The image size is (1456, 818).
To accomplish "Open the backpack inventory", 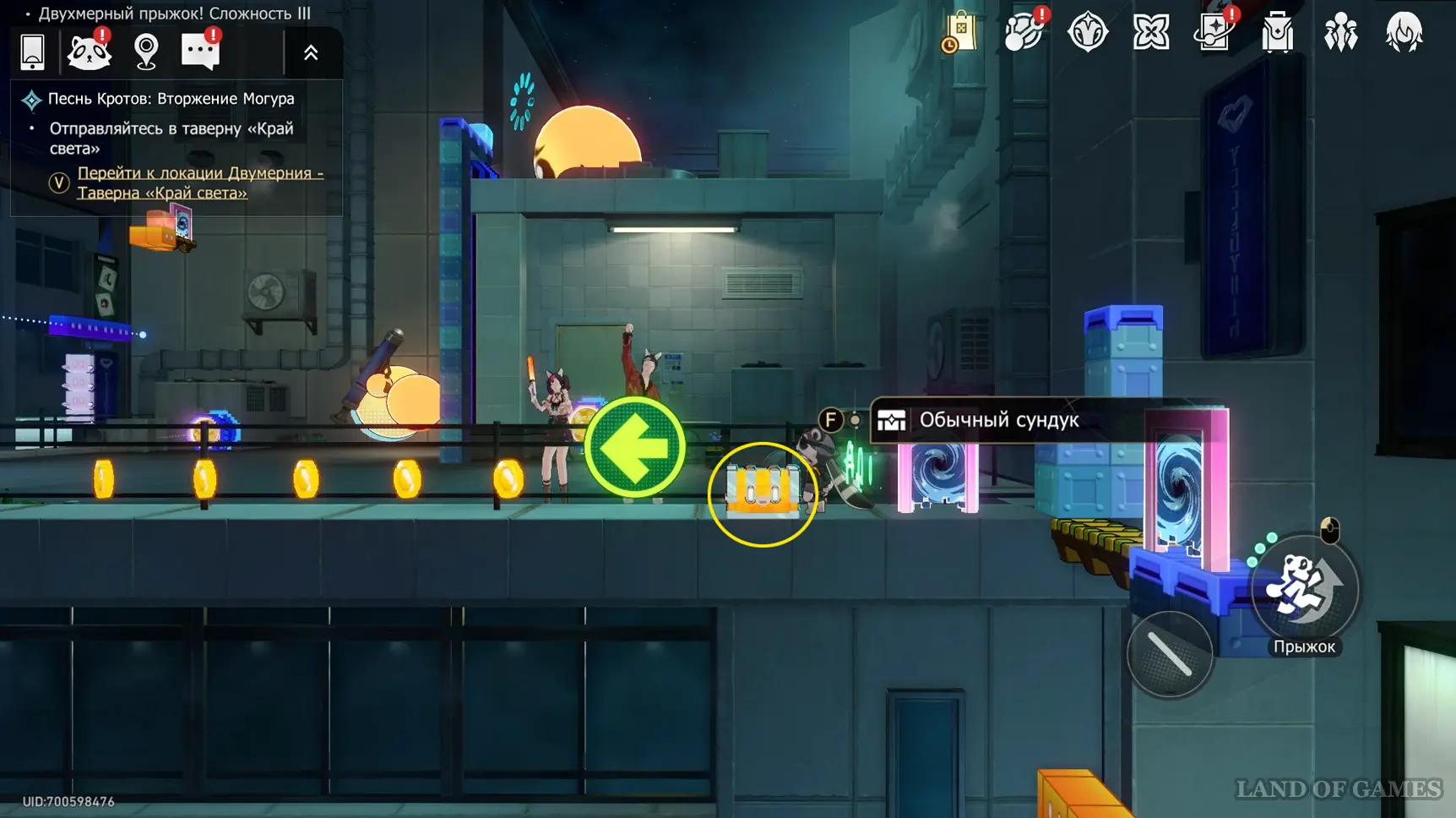I will coord(1277,33).
